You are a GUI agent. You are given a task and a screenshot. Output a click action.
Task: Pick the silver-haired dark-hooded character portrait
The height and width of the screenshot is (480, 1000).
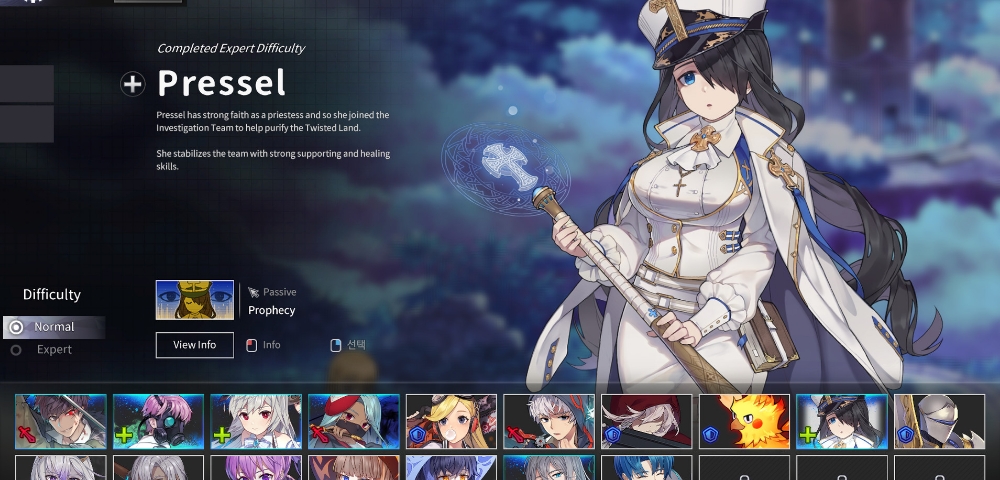click(548, 421)
